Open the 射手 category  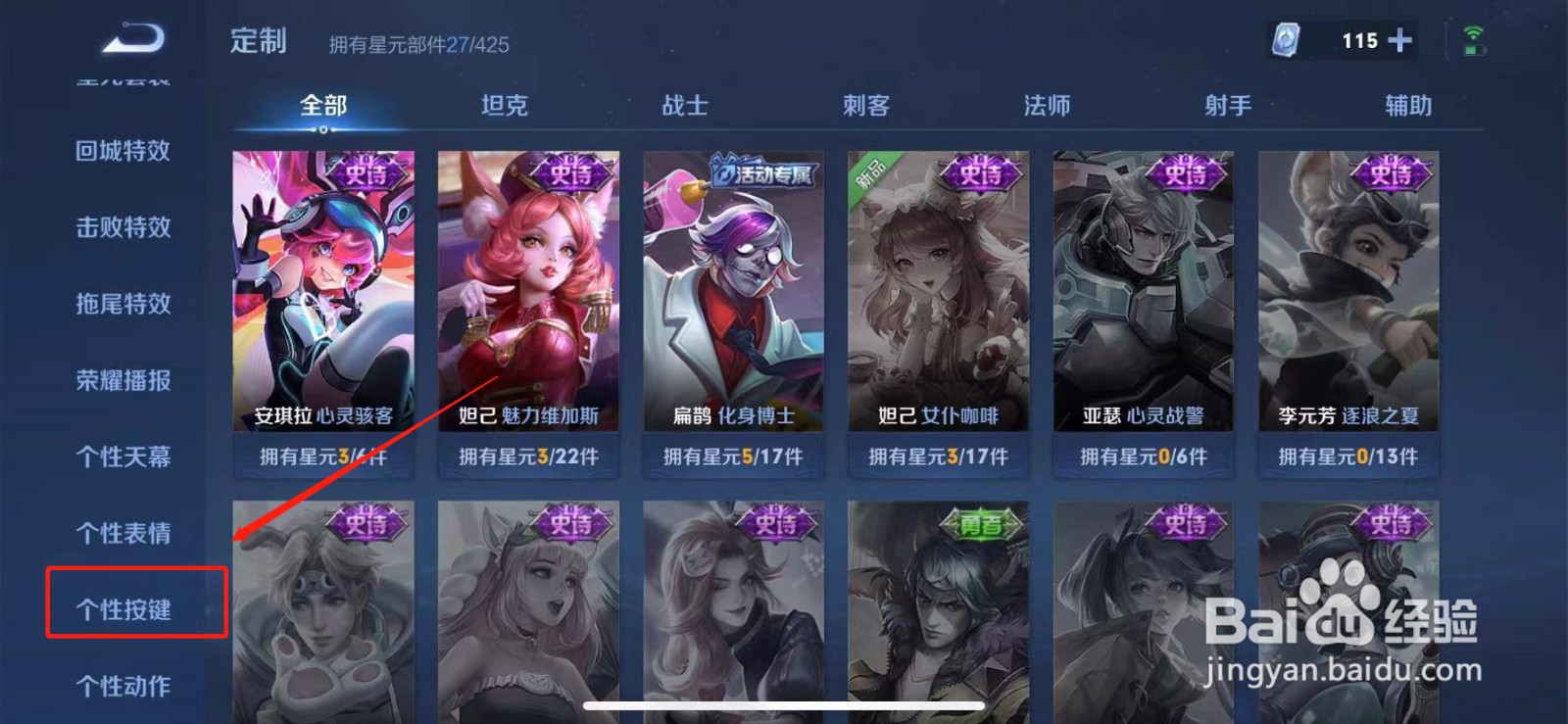tap(1227, 106)
